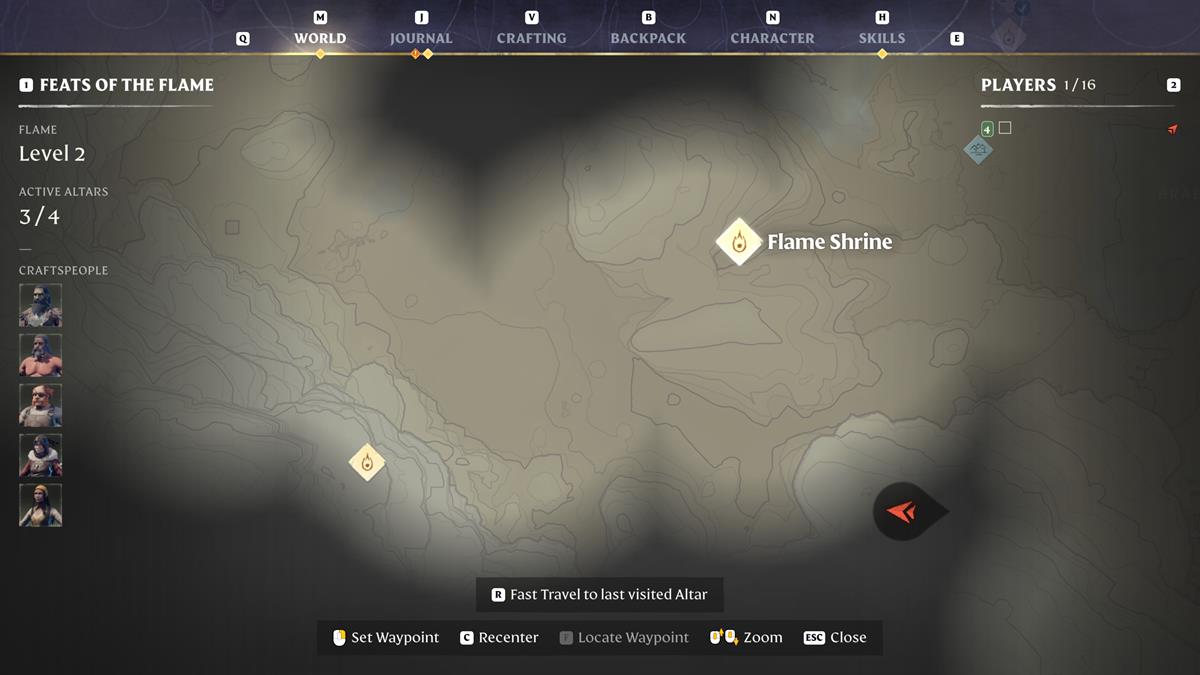This screenshot has width=1200, height=675.
Task: Go to the Character tab
Action: (772, 38)
